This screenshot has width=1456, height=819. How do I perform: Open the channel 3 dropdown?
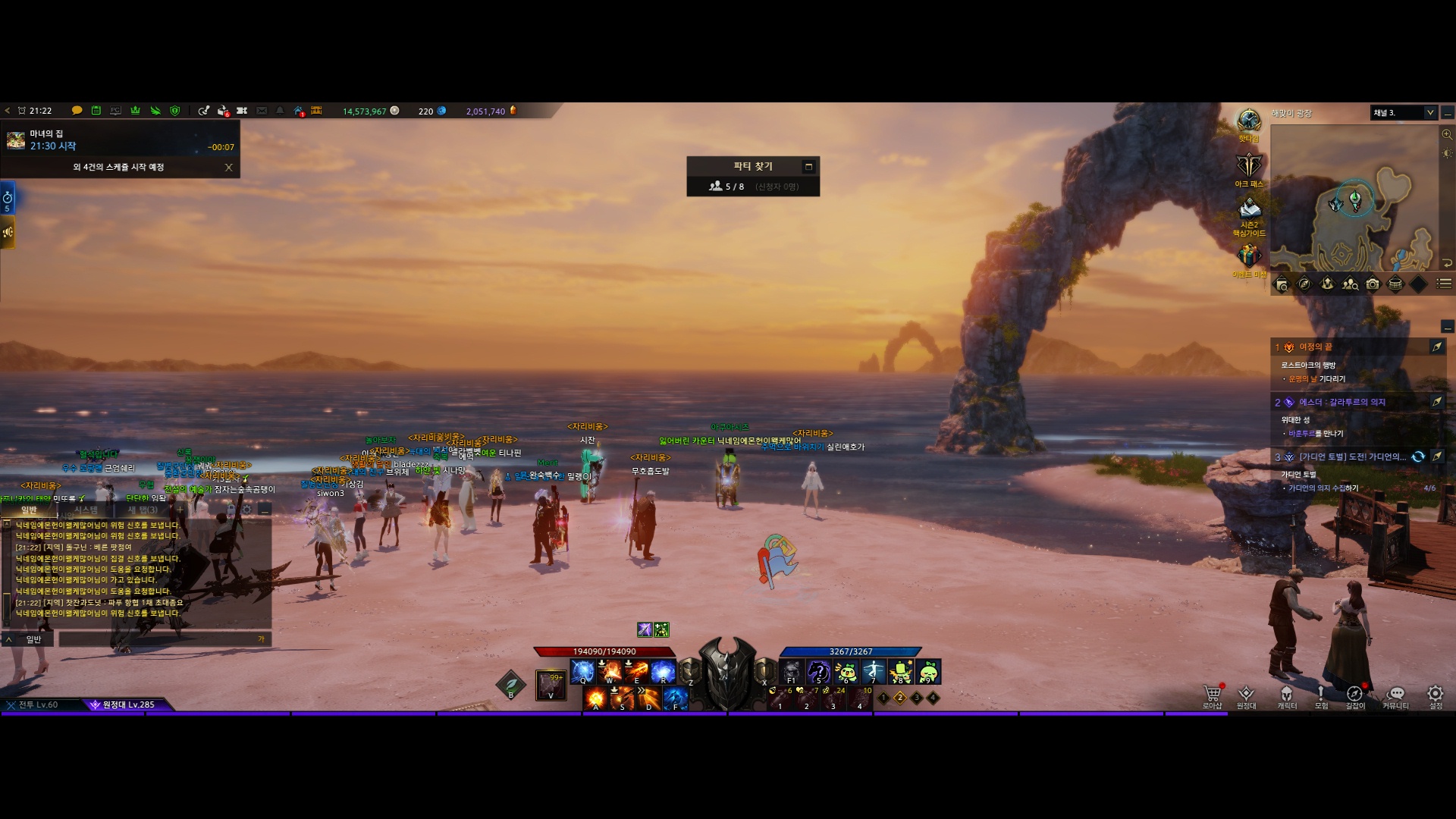pos(1429,113)
